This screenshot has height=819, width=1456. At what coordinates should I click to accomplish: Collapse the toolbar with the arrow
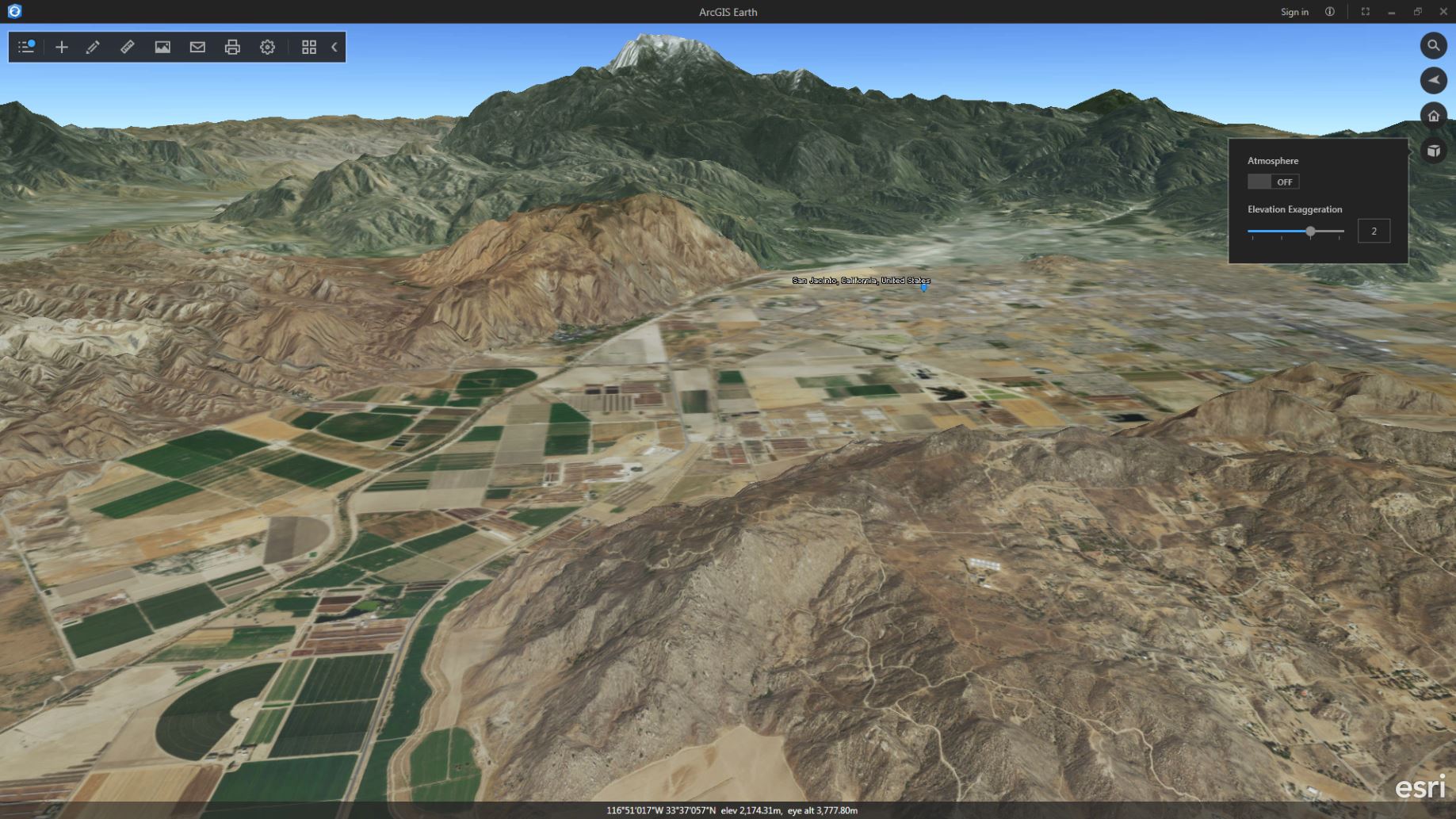(x=334, y=47)
